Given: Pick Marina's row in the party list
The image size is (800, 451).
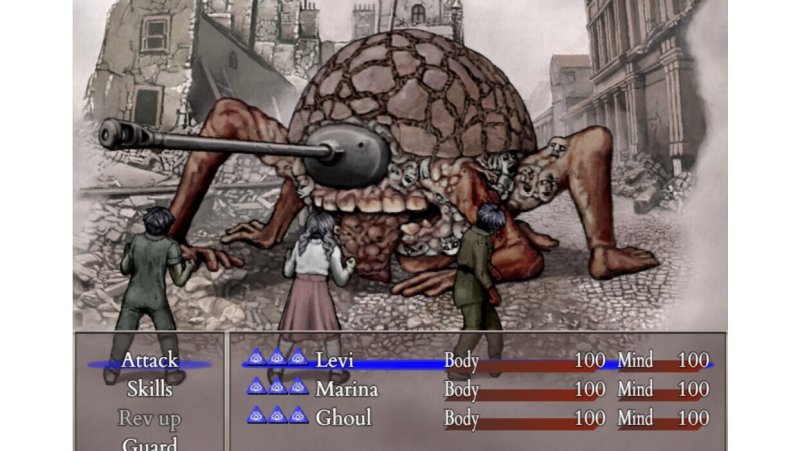Looking at the screenshot, I should pos(478,389).
